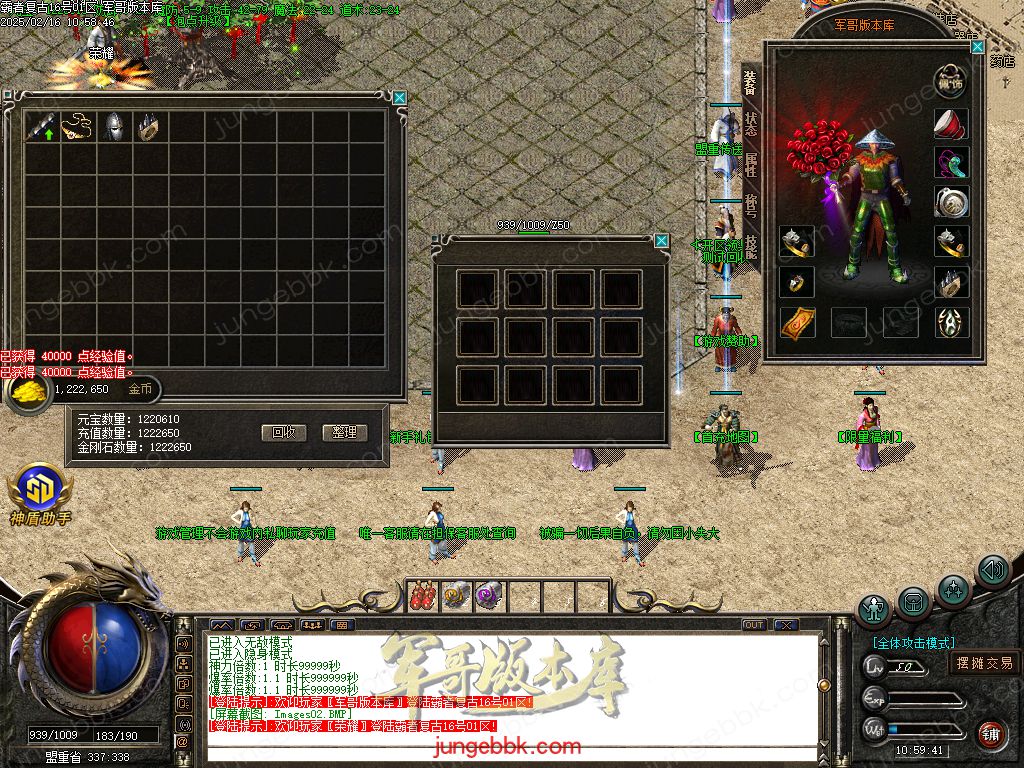Pick the weapon with green upgrade arrow
The width and height of the screenshot is (1024, 768).
42,127
